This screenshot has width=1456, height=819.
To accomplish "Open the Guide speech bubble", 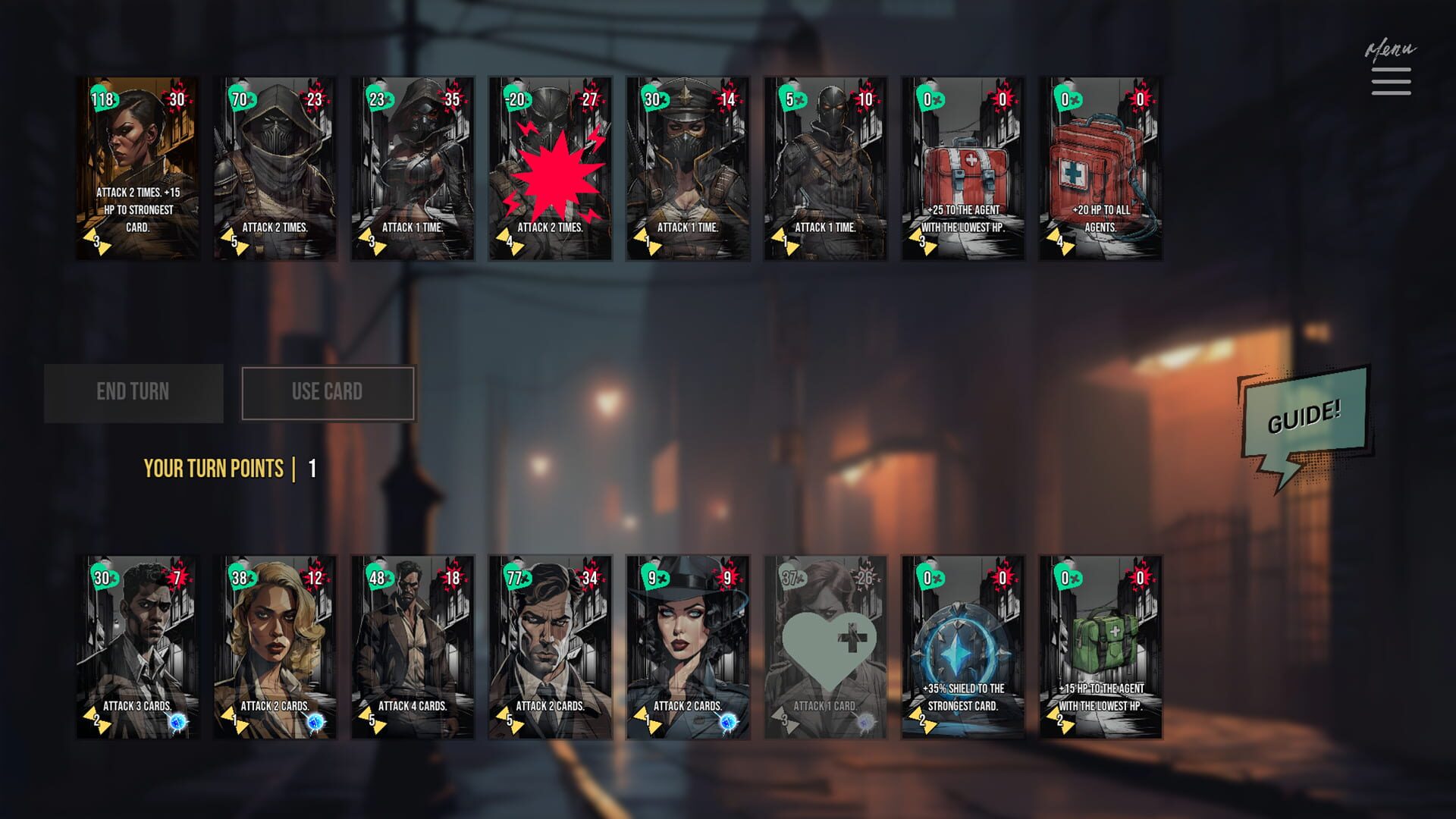I will (1304, 418).
